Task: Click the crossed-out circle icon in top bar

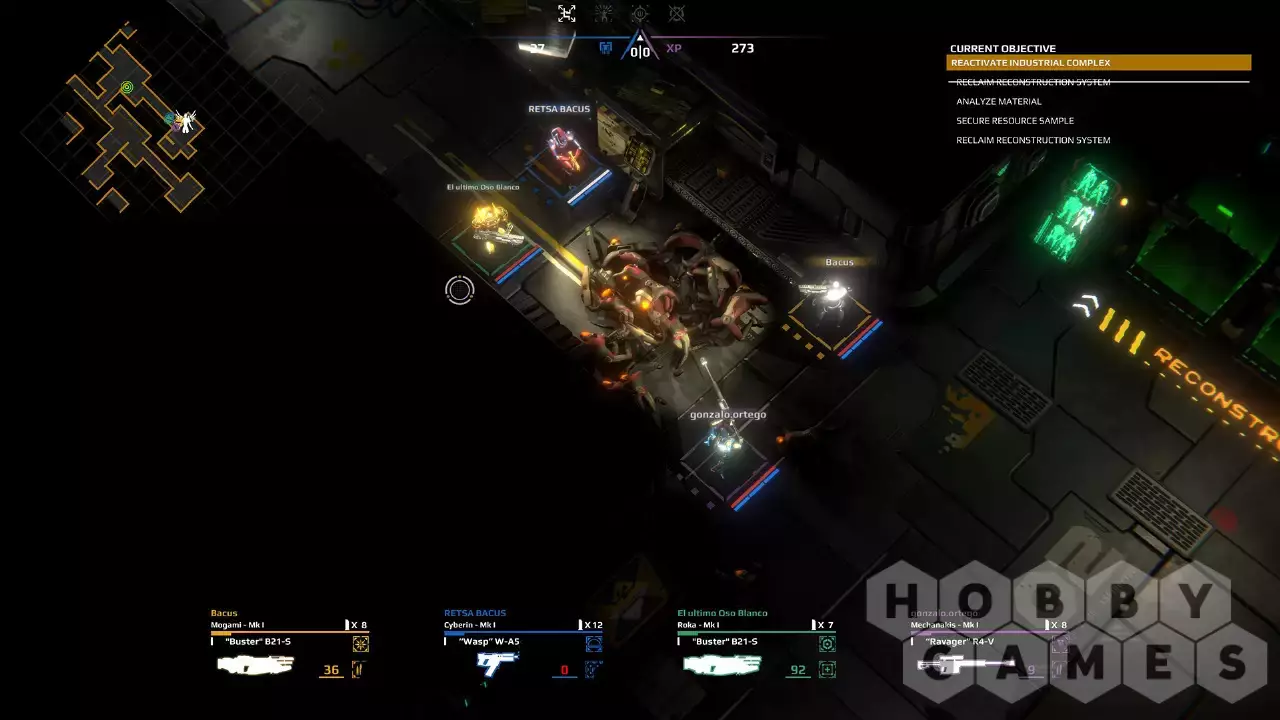Action: point(677,13)
